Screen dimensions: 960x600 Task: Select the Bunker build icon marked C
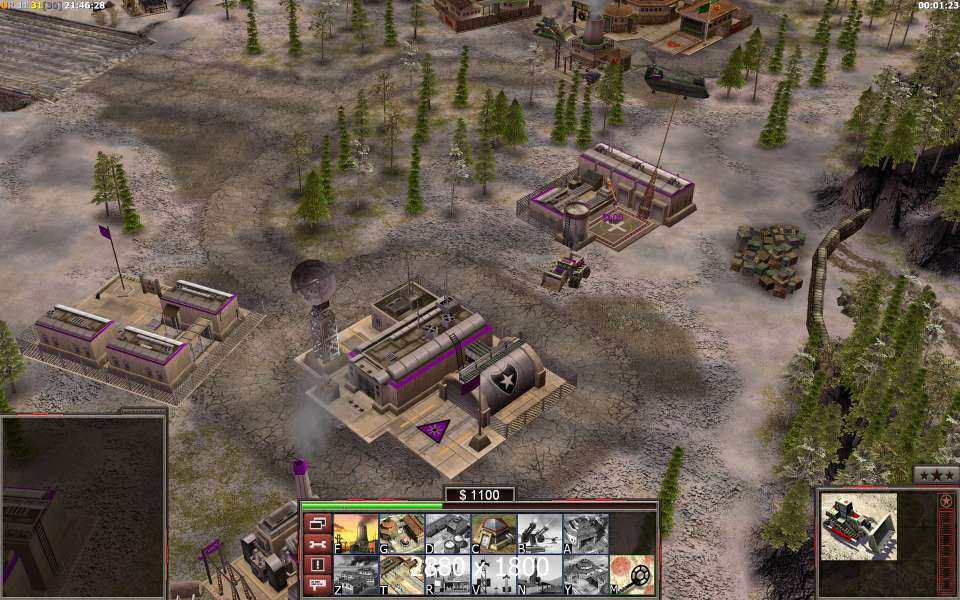[493, 534]
